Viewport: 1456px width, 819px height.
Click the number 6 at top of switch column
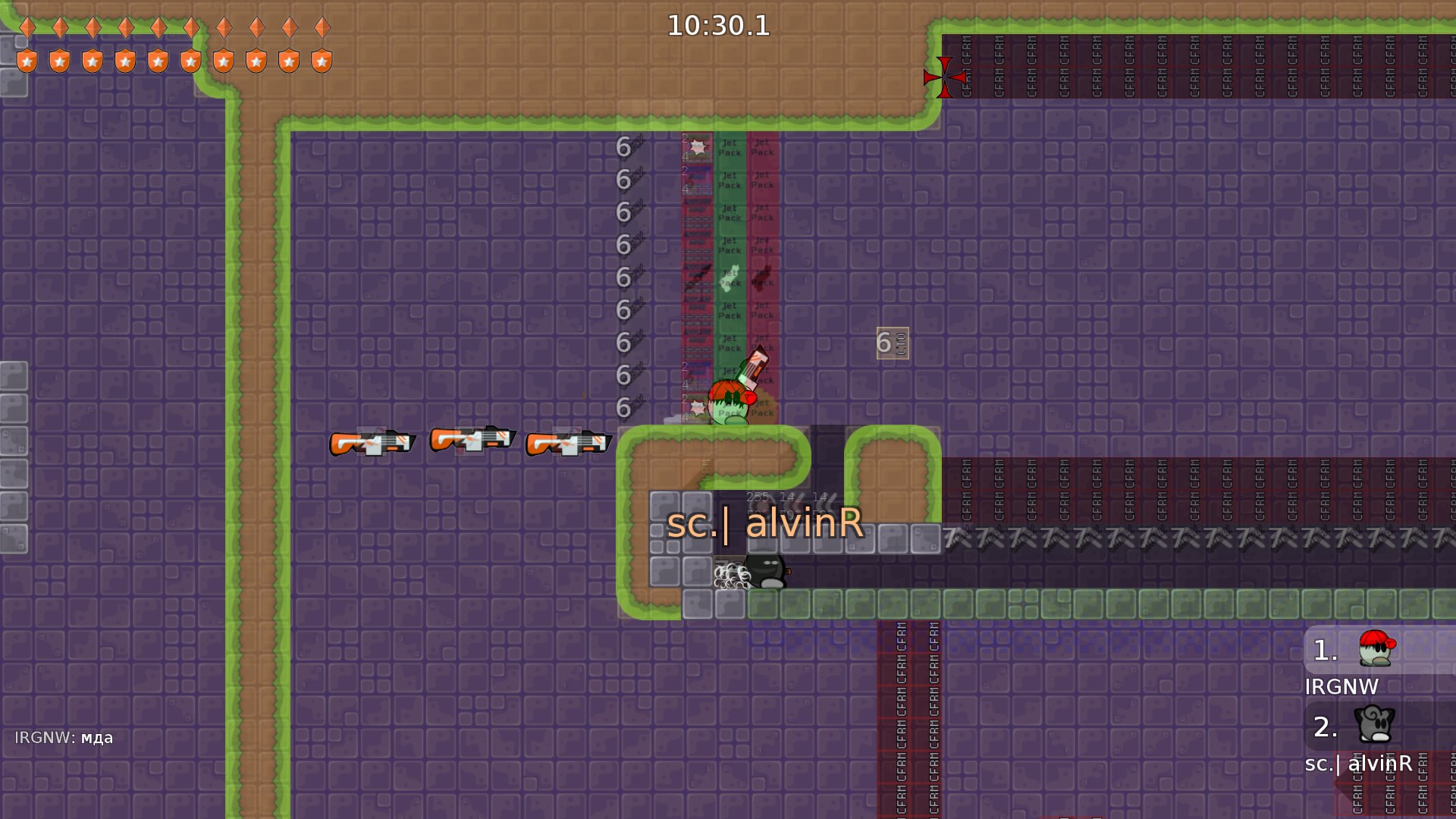point(623,146)
